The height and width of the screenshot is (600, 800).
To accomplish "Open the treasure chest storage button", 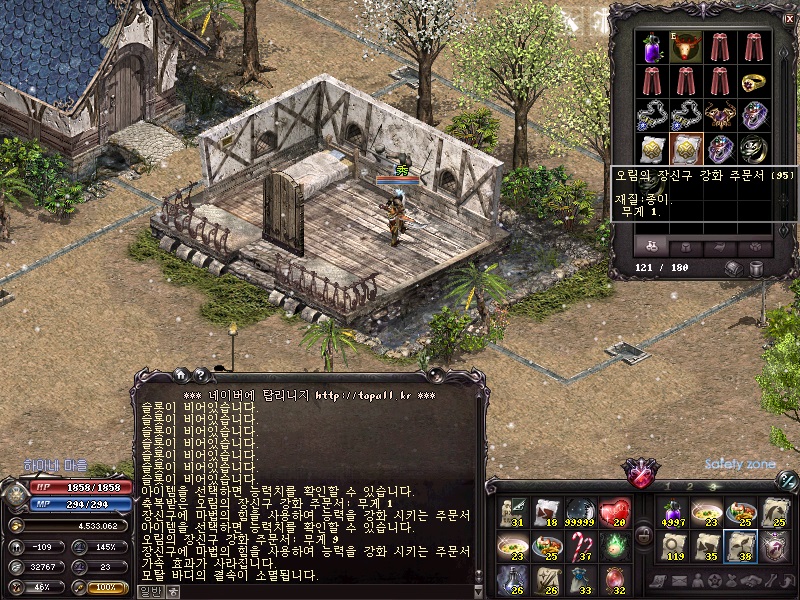I will [734, 269].
